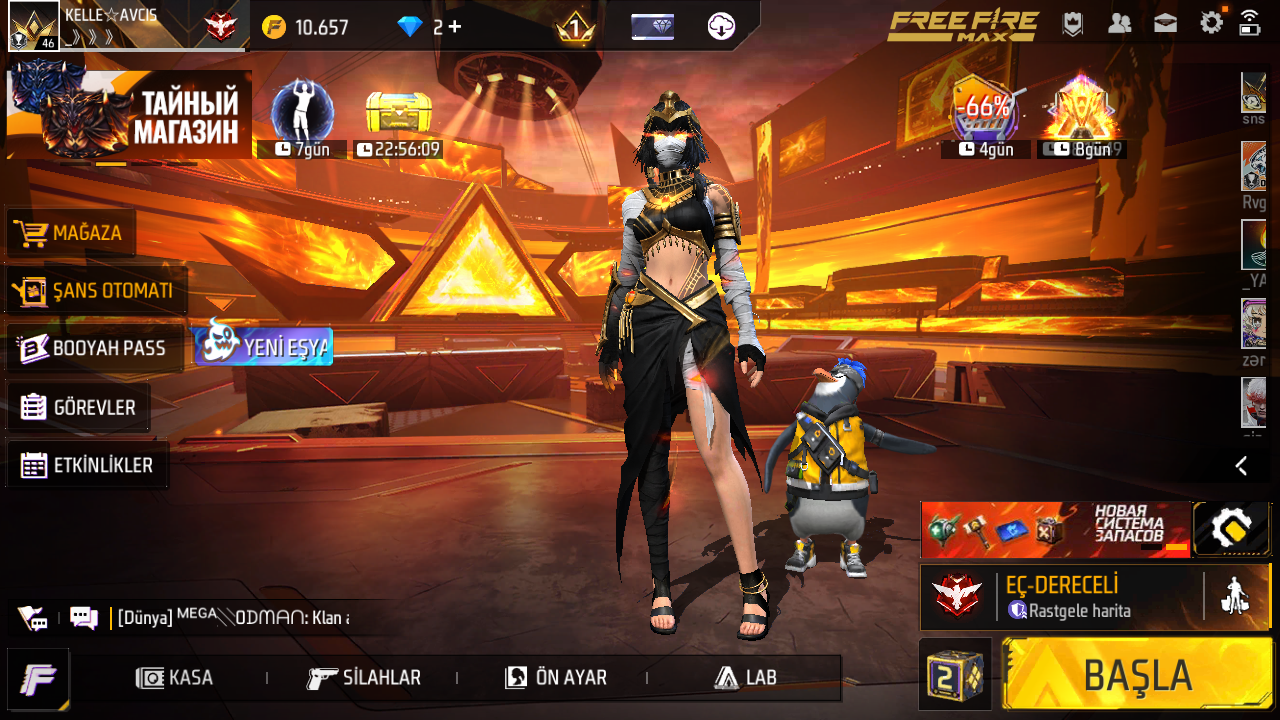Start the match with BAŞLA
The width and height of the screenshot is (1280, 720).
pyautogui.click(x=1138, y=675)
